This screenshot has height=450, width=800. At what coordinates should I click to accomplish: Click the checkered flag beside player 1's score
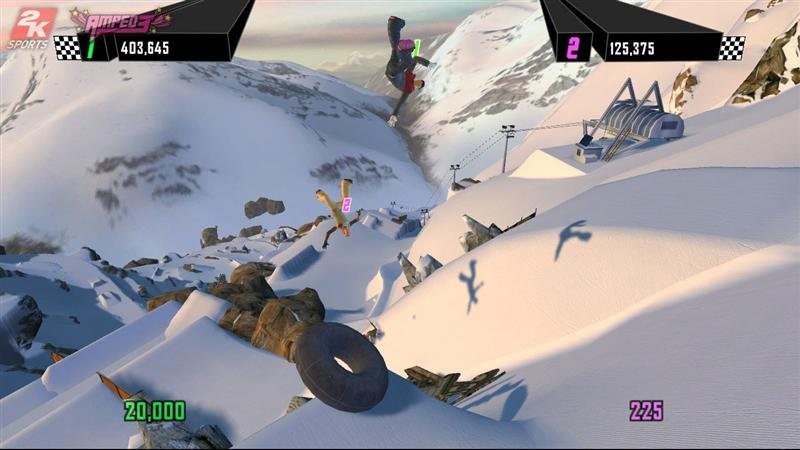point(66,47)
